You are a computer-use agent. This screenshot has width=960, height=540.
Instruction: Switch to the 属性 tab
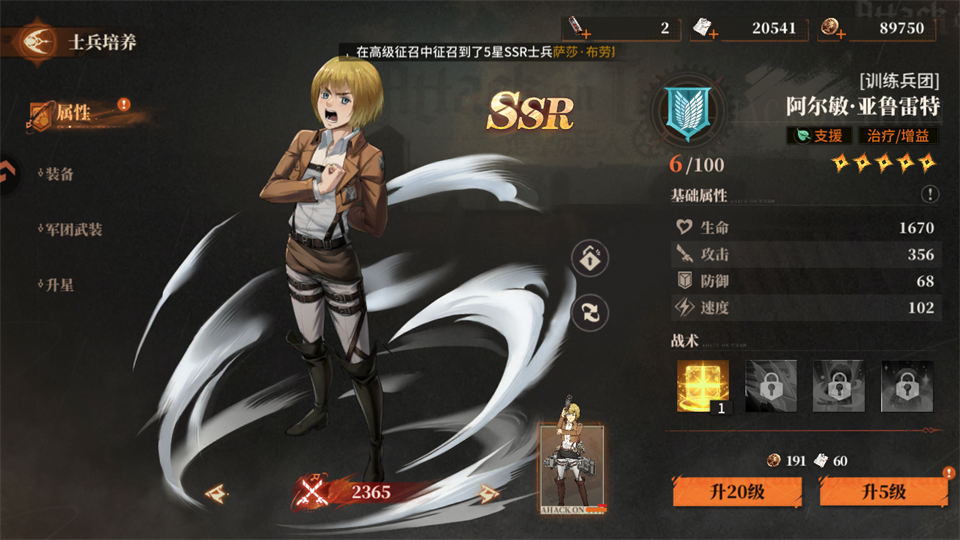[x=73, y=114]
